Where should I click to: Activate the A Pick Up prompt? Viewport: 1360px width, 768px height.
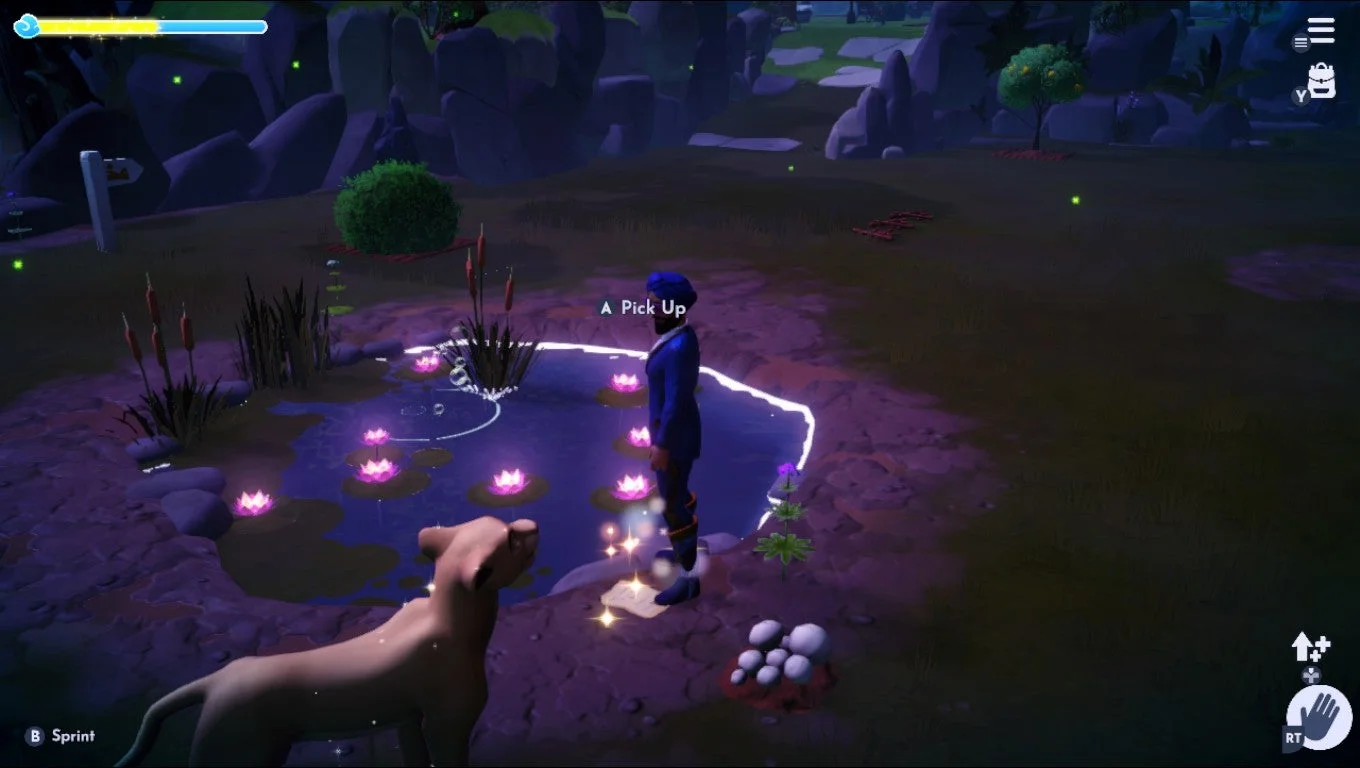[x=606, y=308]
